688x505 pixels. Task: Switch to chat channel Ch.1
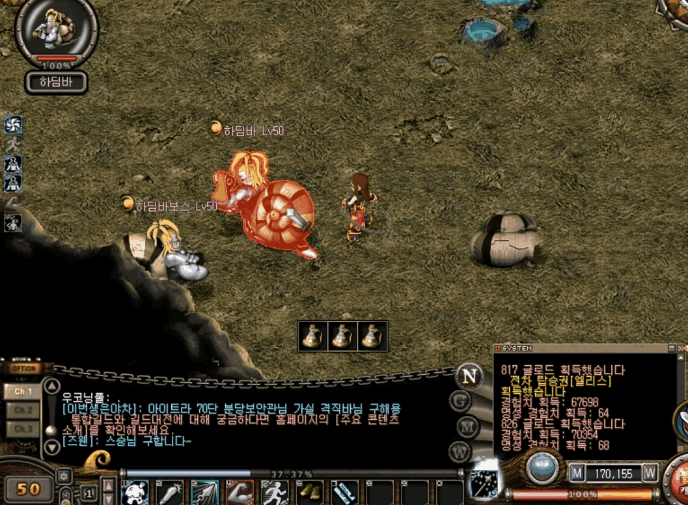(23, 393)
